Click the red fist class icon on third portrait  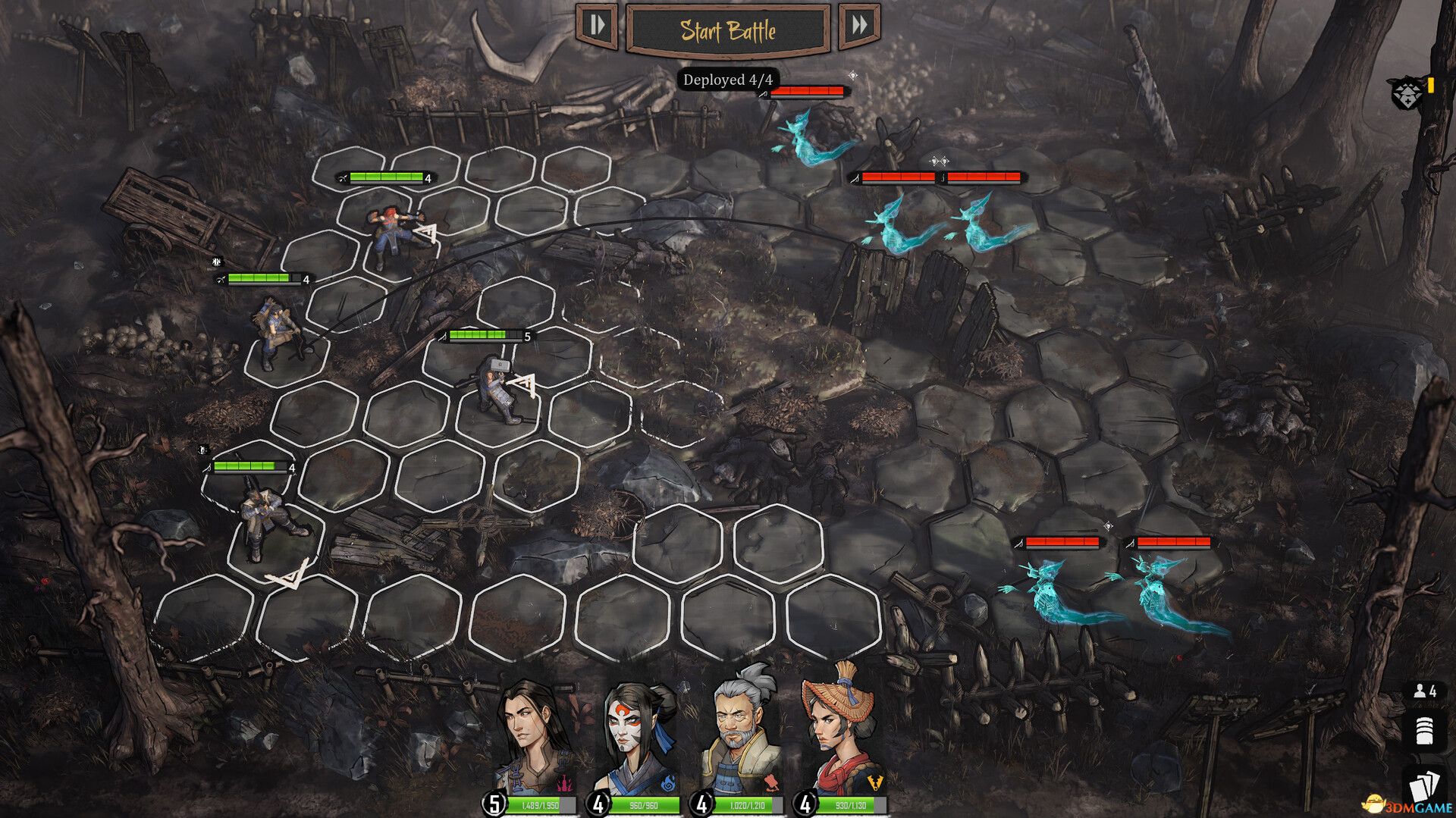coord(772,780)
